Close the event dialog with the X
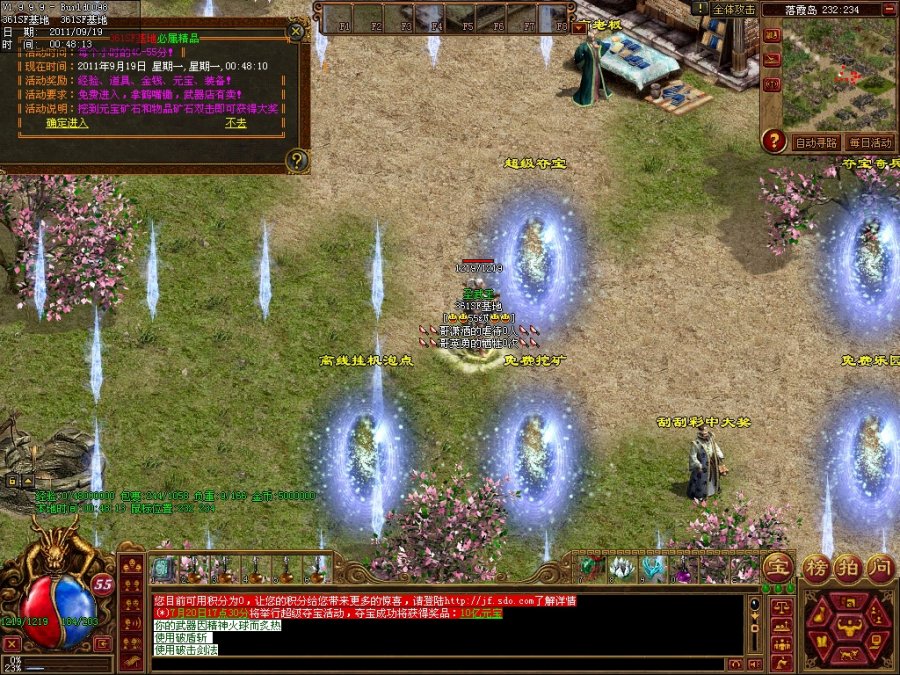900x675 pixels. [296, 31]
